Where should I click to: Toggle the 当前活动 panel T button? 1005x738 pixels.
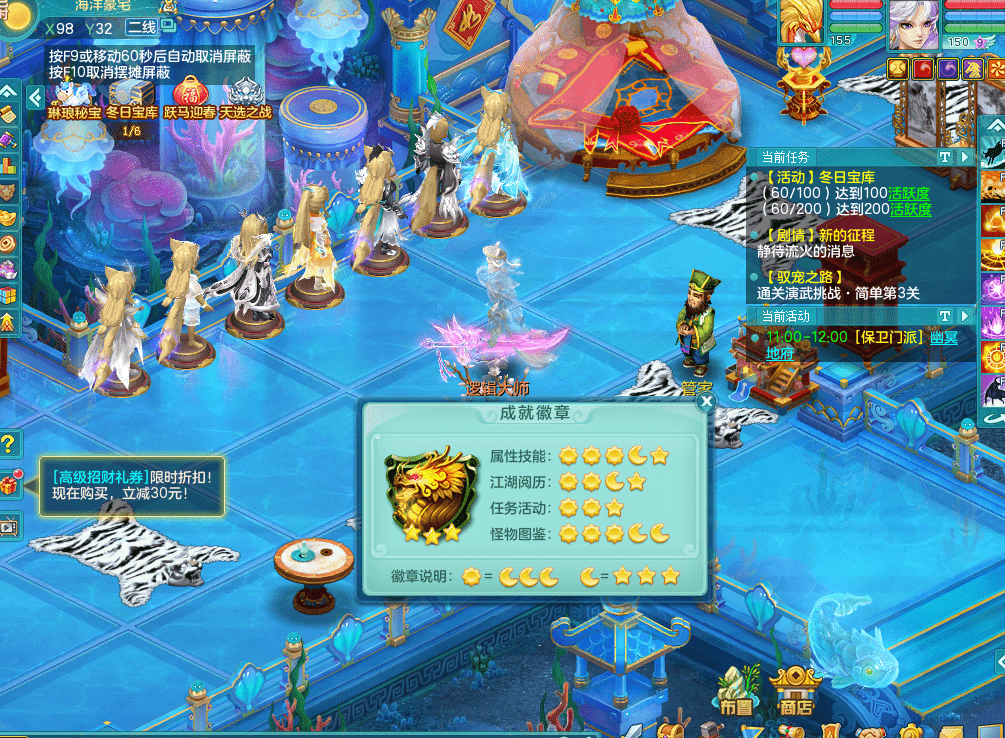point(944,316)
